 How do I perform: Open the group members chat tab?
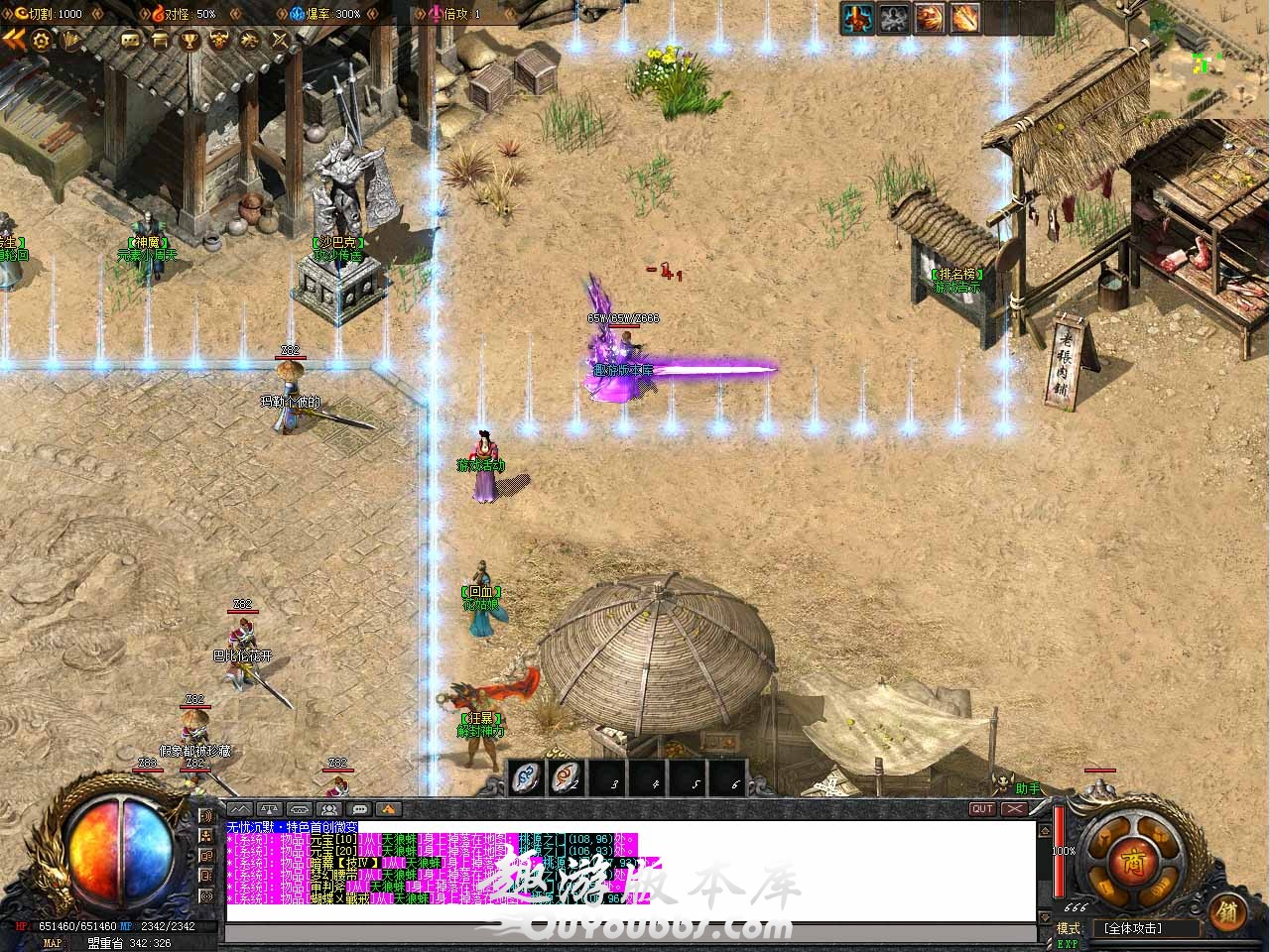[x=329, y=809]
